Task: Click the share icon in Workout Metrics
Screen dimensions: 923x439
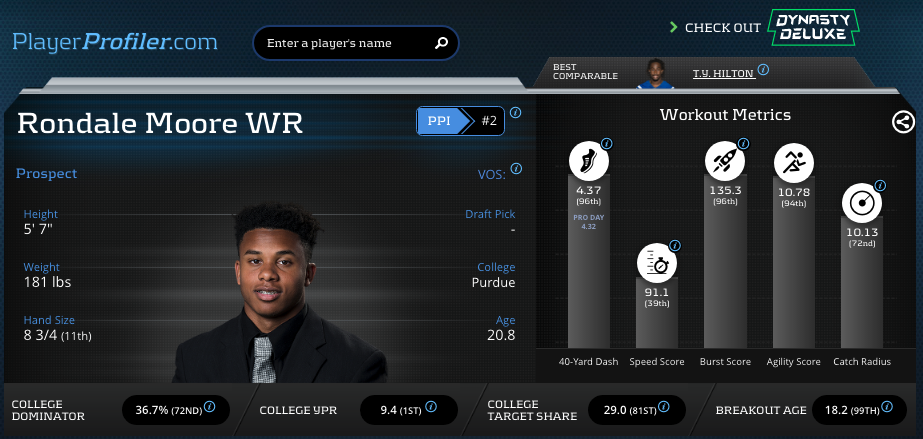Action: (902, 122)
